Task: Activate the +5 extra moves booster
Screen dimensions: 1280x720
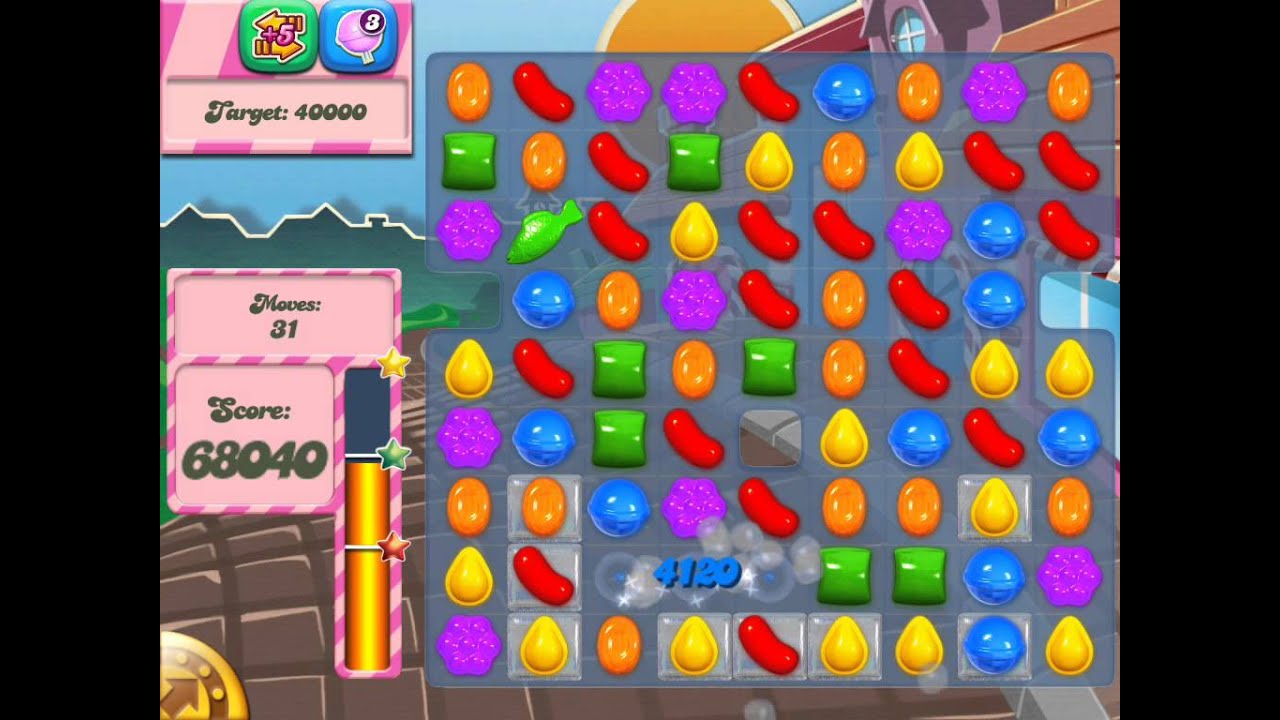Action: (x=278, y=37)
